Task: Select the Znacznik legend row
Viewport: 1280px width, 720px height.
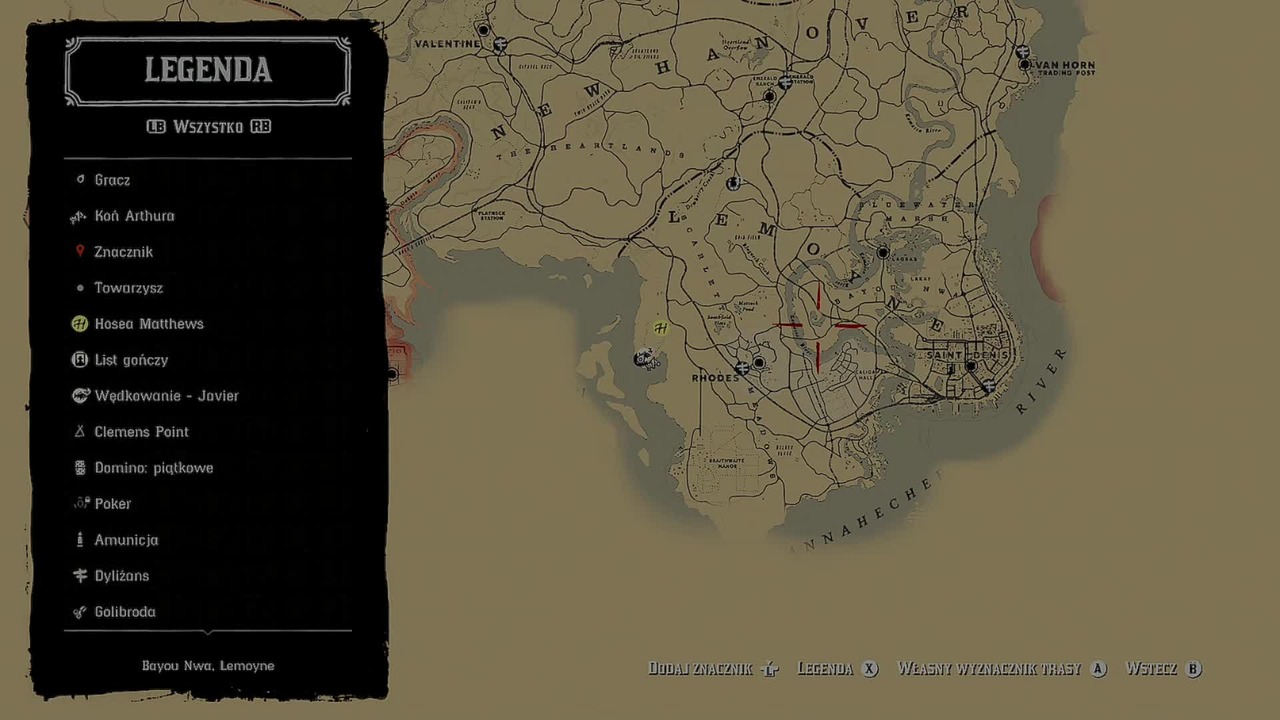Action: pos(123,252)
